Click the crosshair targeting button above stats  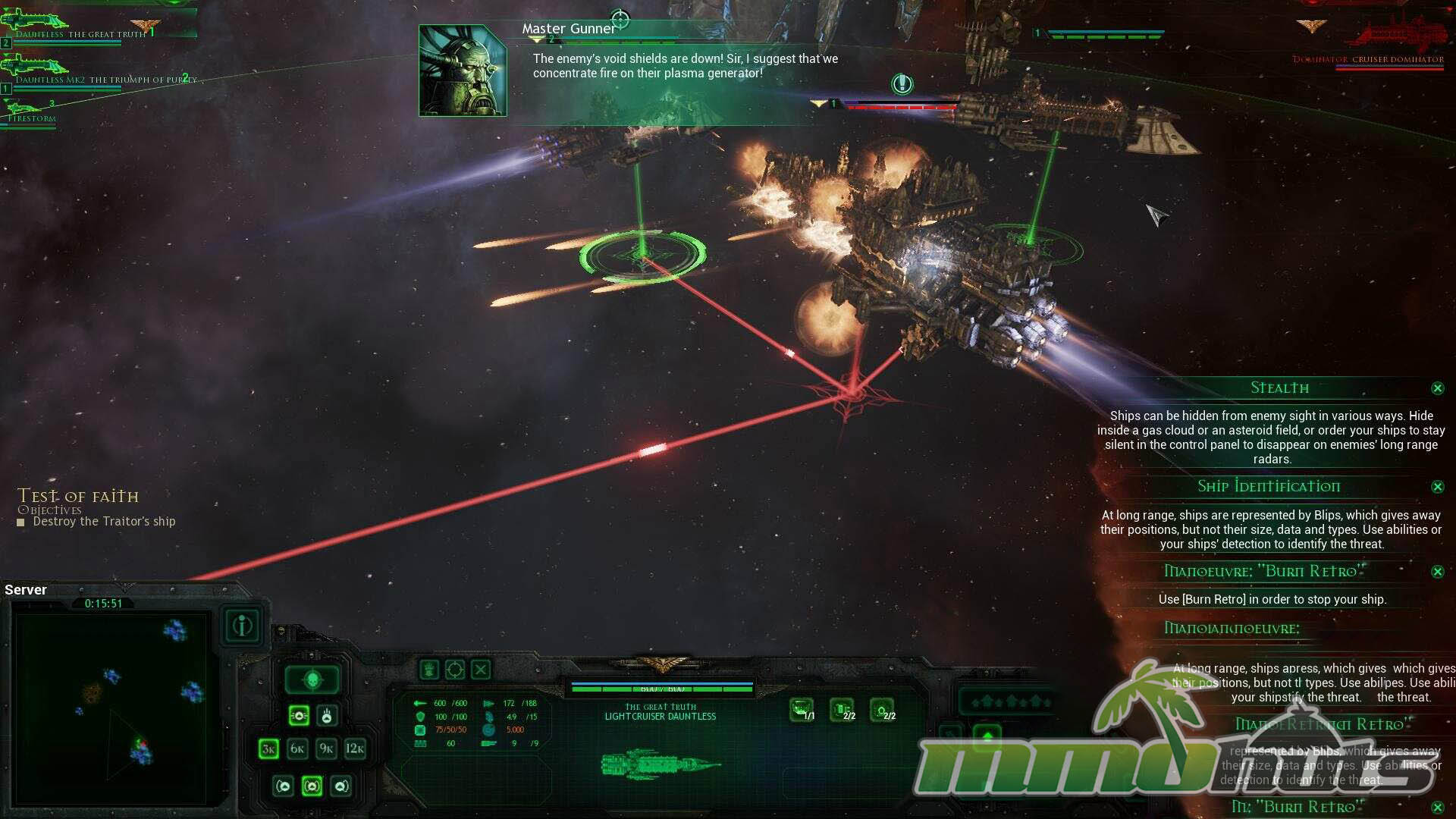pyautogui.click(x=454, y=670)
